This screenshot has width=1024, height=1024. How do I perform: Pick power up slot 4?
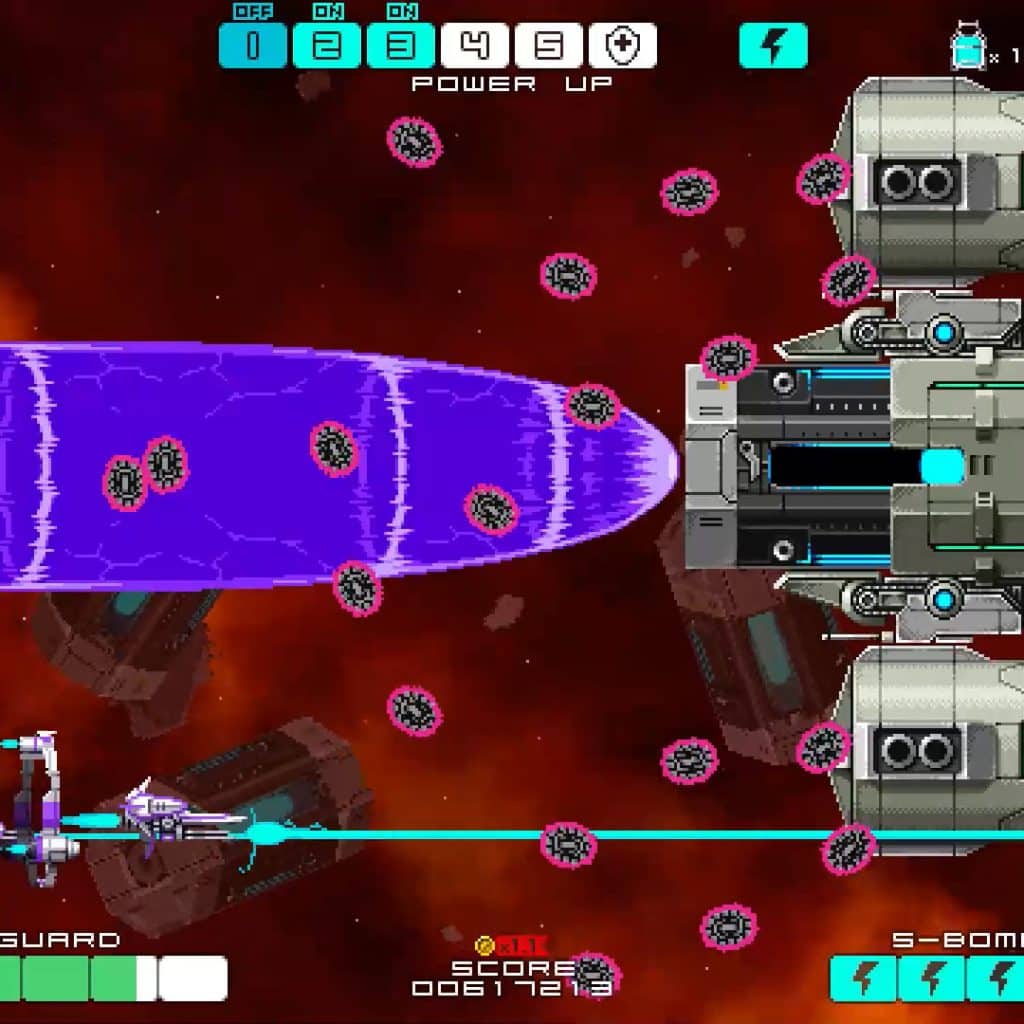tap(475, 46)
